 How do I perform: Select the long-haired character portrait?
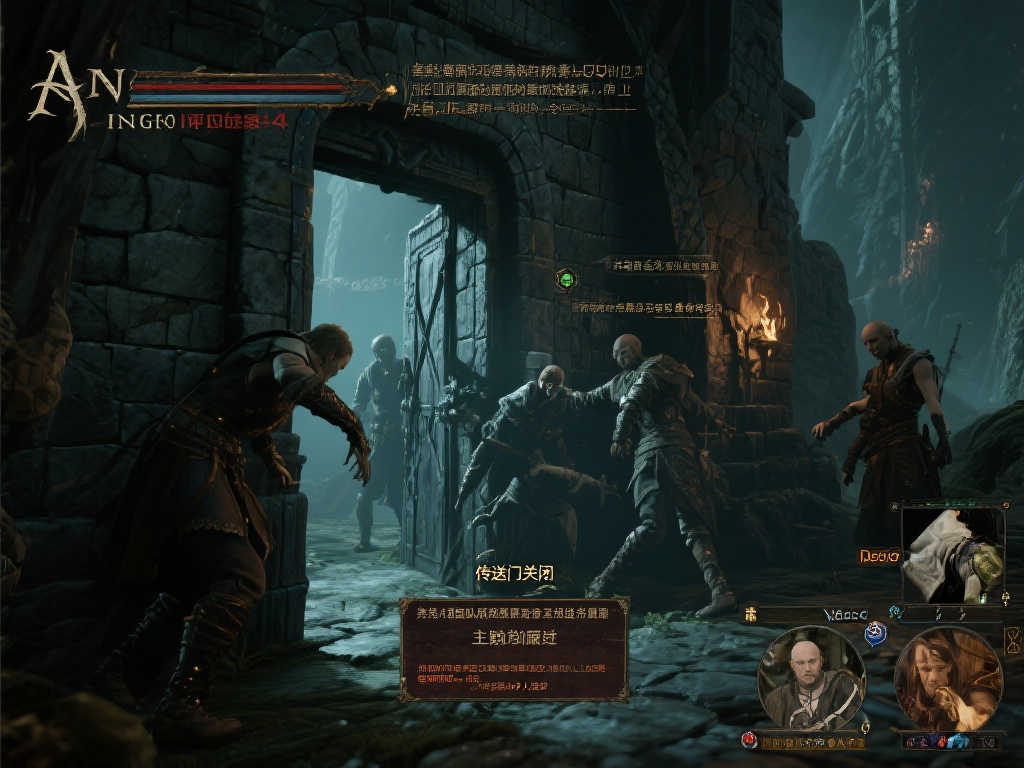[948, 679]
